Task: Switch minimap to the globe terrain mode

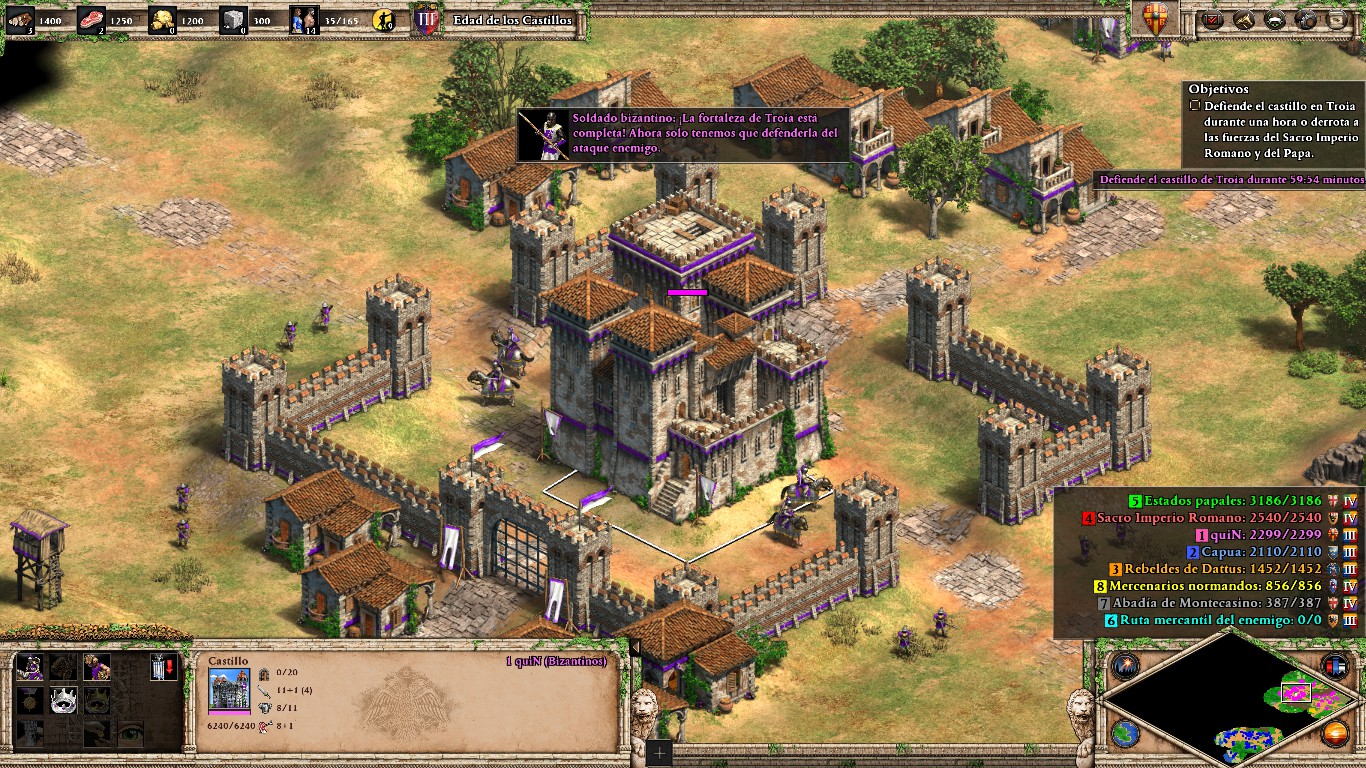Action: click(x=1124, y=733)
